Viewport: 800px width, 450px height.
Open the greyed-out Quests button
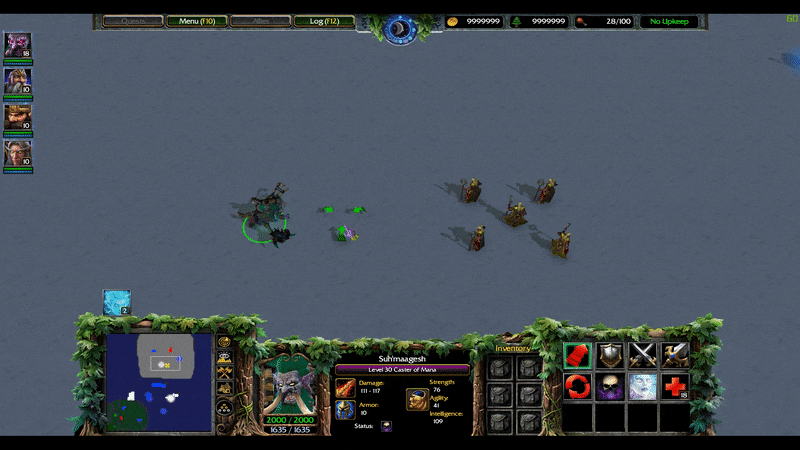pos(133,21)
